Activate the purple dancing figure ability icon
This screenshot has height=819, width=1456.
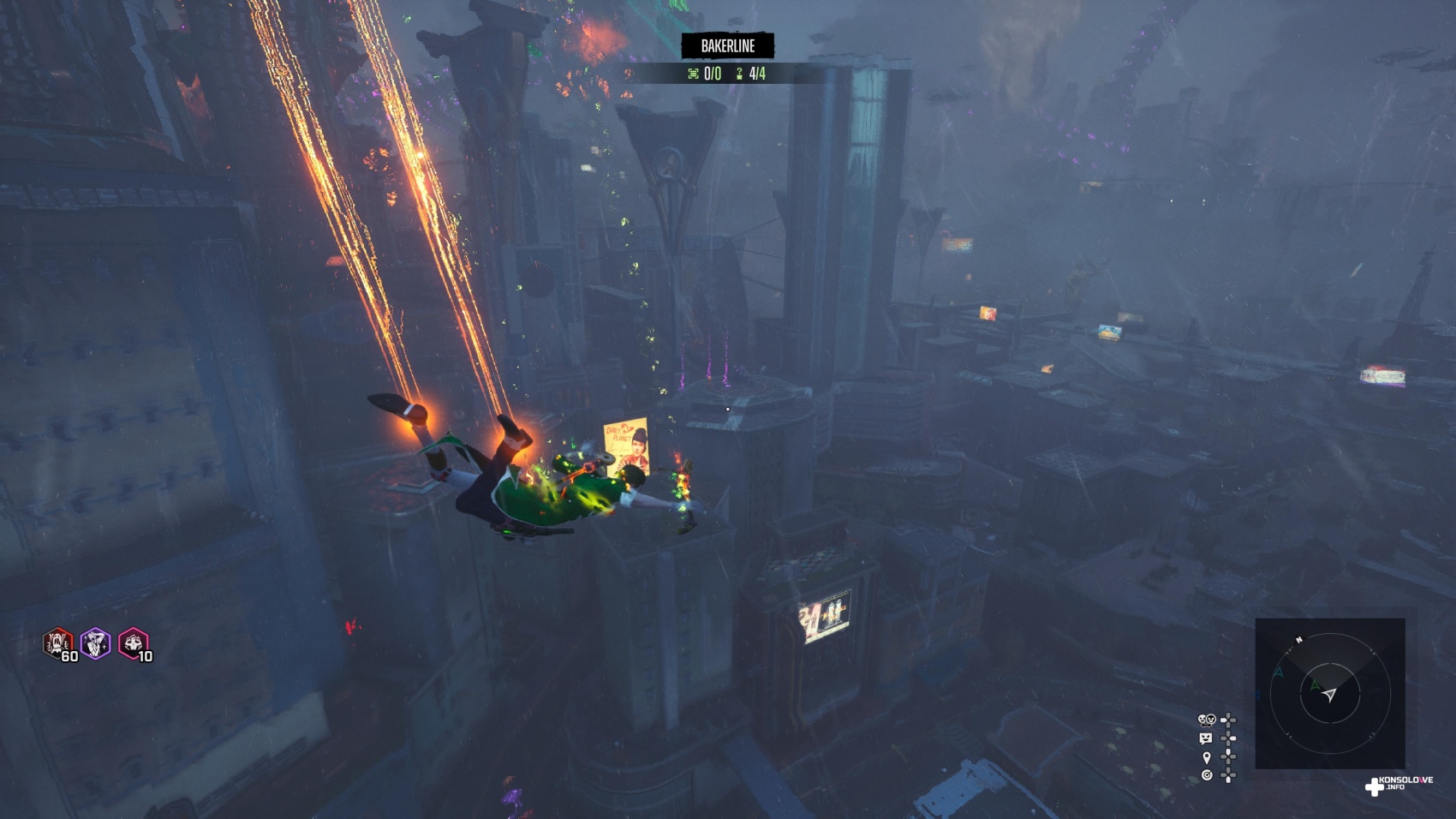pyautogui.click(x=95, y=643)
